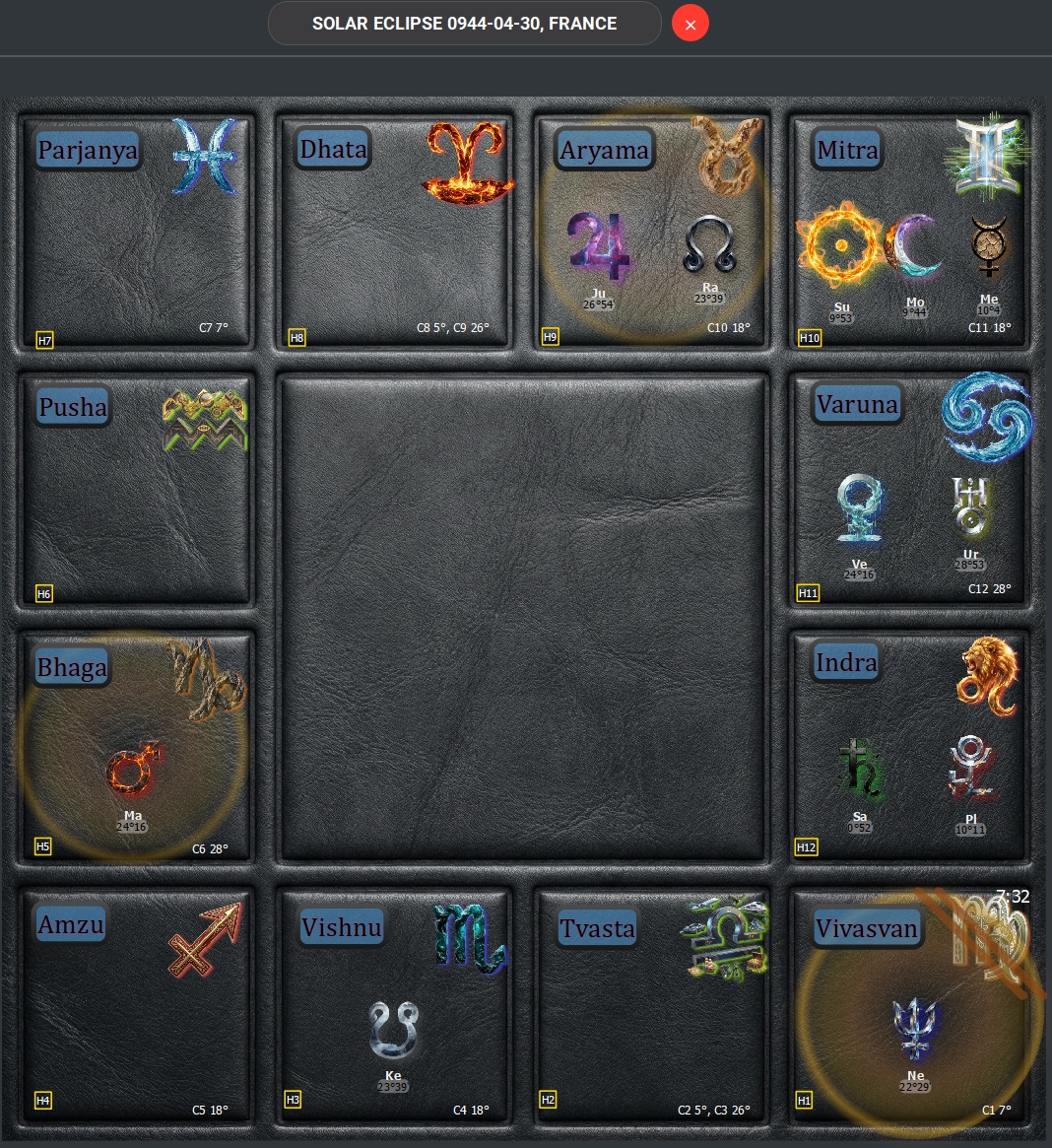Select the Uranus planet symbol
The width and height of the screenshot is (1052, 1148).
[x=970, y=506]
